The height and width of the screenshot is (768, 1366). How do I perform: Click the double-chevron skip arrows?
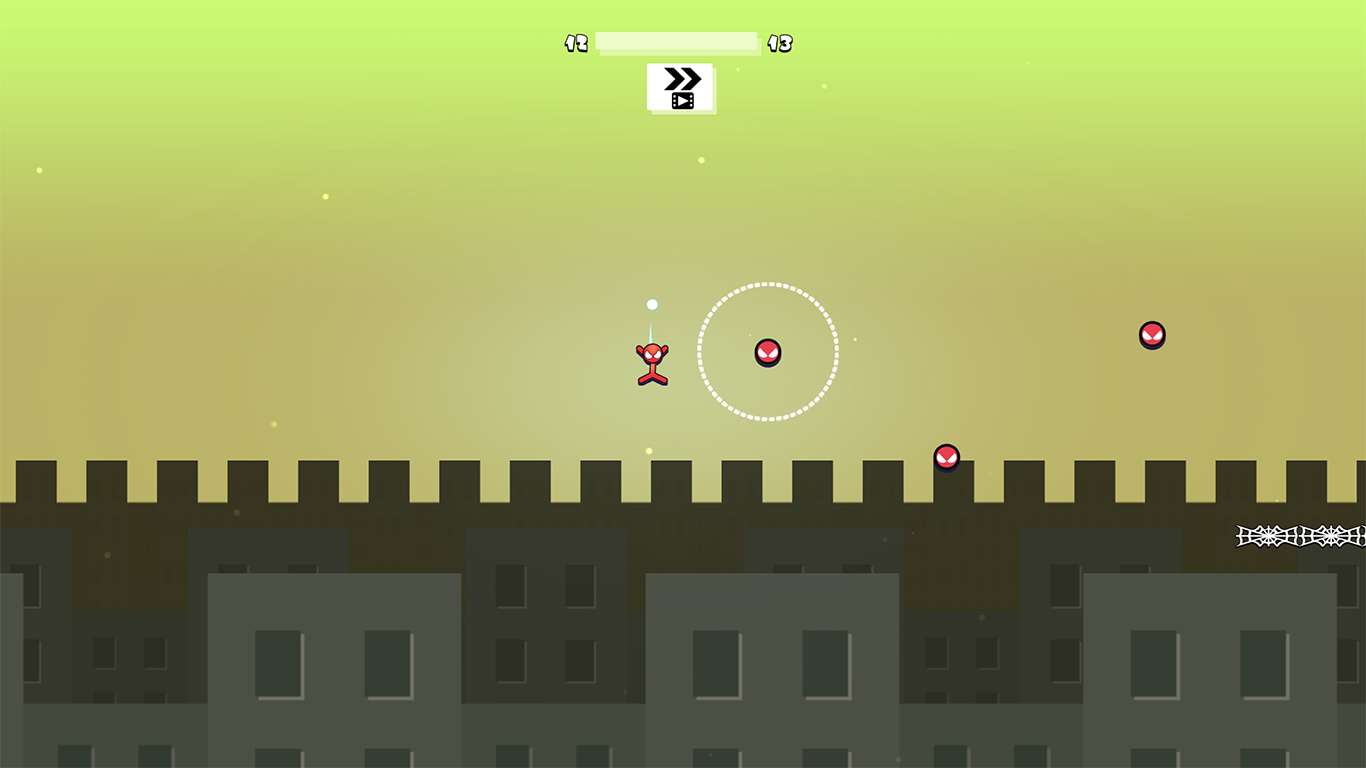(x=682, y=78)
